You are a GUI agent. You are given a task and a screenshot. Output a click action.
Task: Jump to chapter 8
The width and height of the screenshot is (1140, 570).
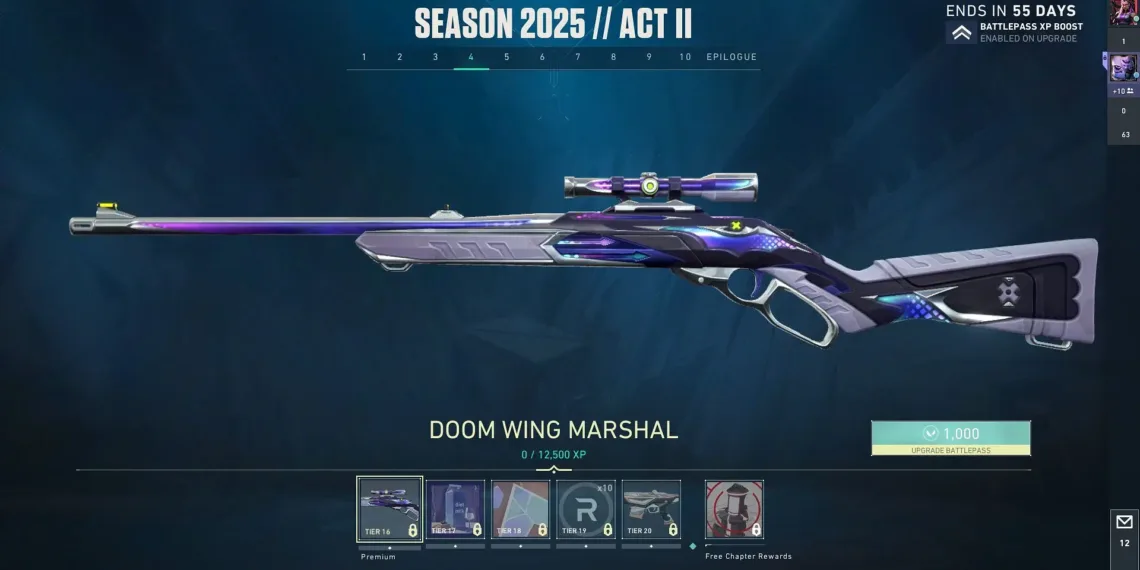[614, 57]
